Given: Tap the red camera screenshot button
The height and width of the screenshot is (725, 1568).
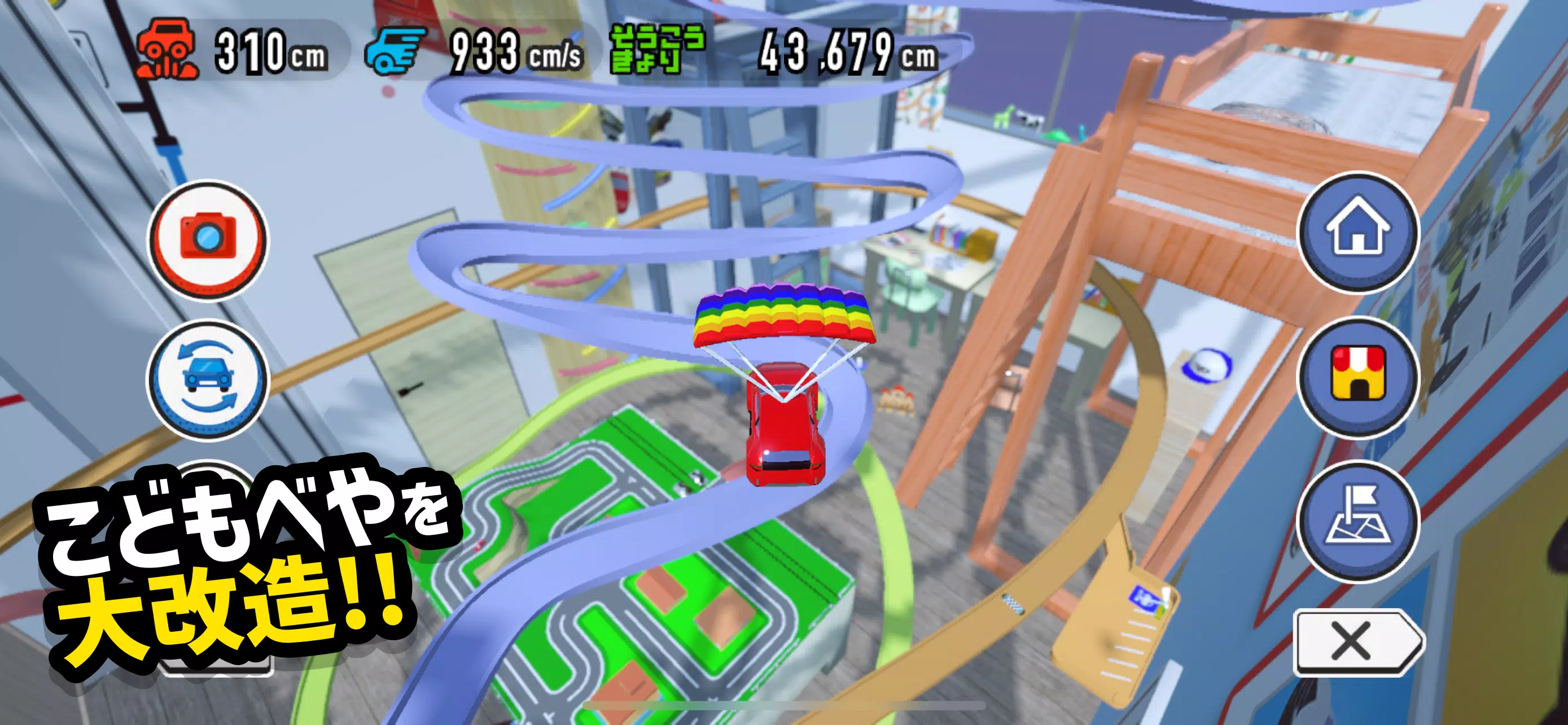Looking at the screenshot, I should tap(208, 239).
